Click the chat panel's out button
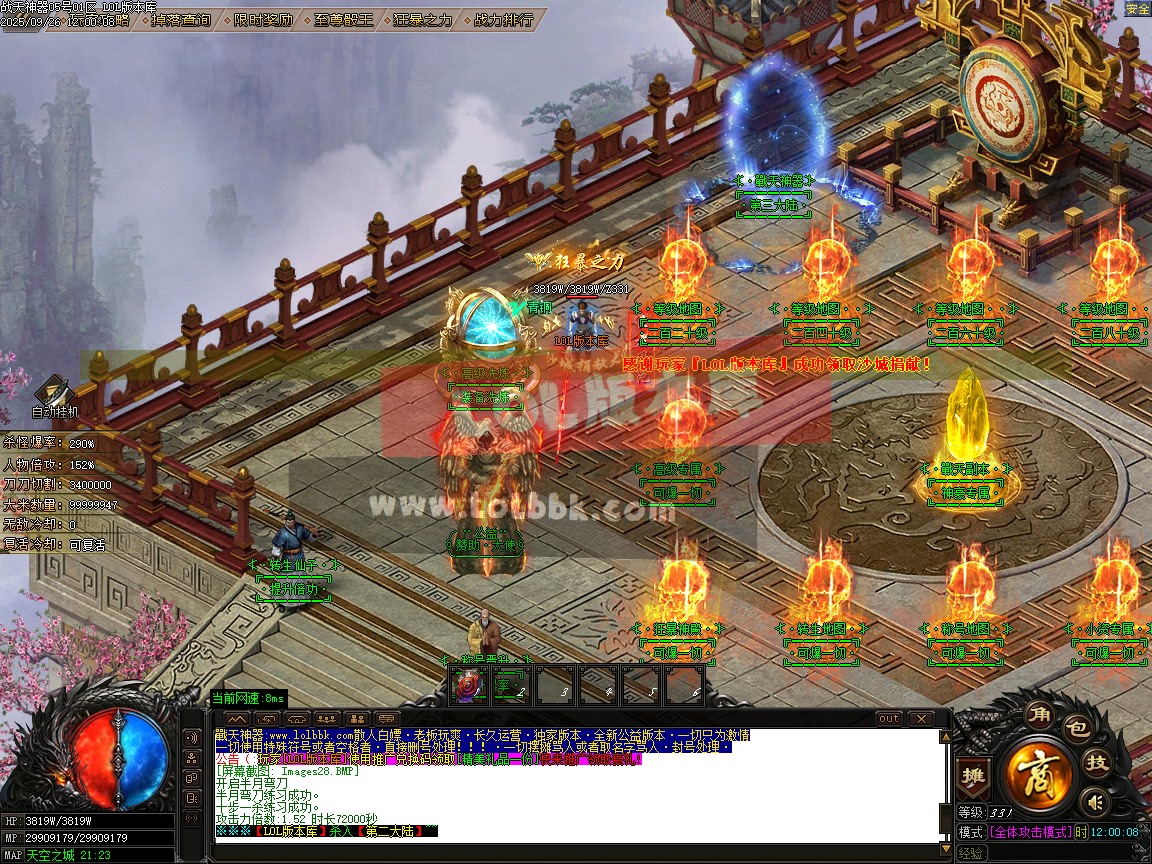1152x864 pixels. coord(888,718)
